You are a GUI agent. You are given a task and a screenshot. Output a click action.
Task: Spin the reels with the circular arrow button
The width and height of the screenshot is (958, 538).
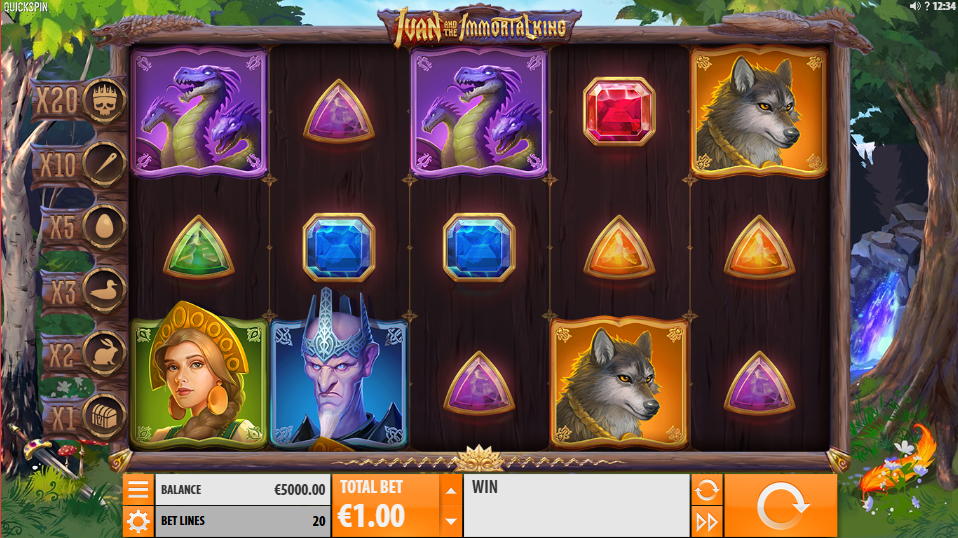click(x=780, y=505)
